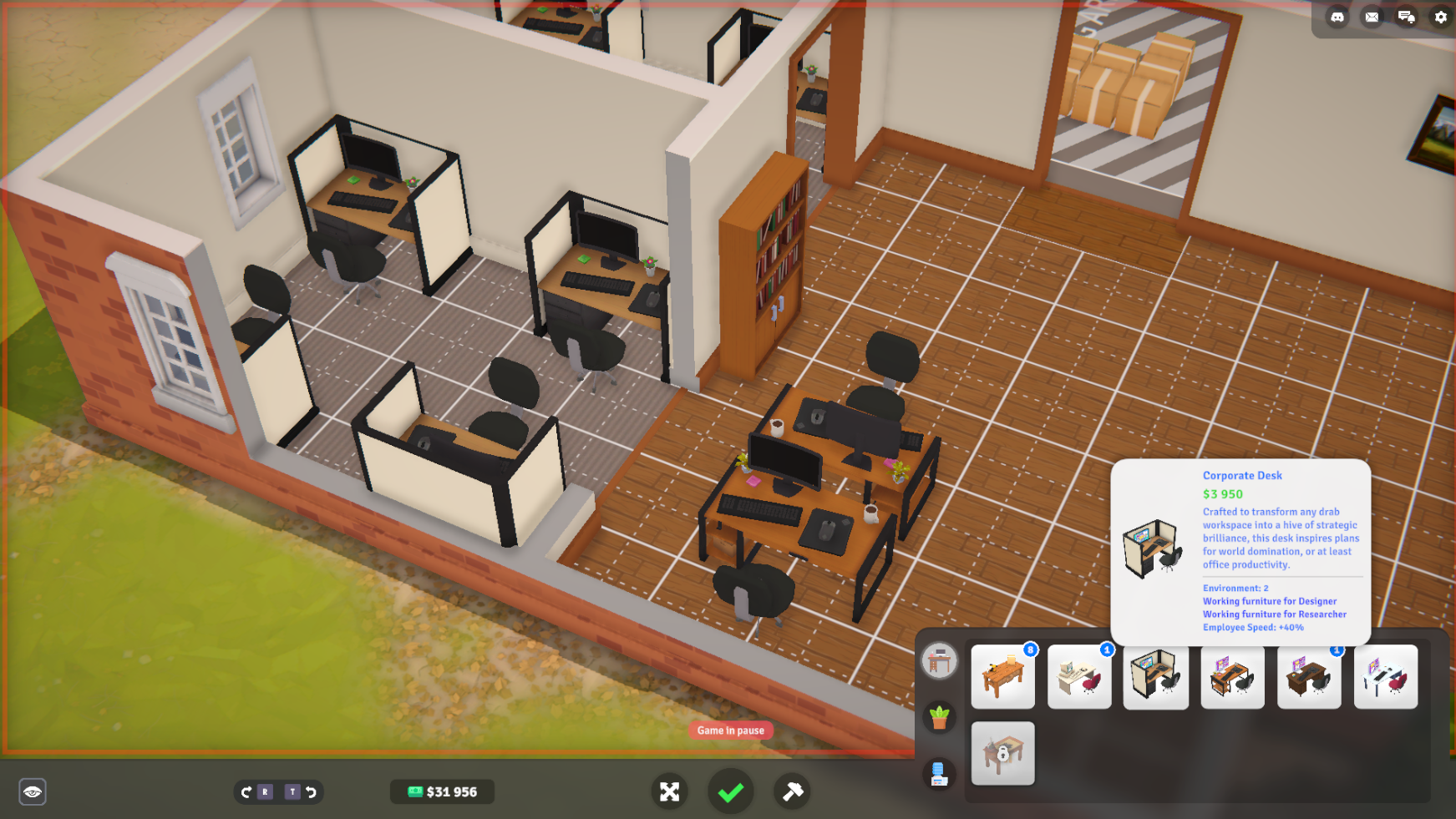Confirm placement with the green checkmark
This screenshot has height=819, width=1456.
[x=730, y=791]
